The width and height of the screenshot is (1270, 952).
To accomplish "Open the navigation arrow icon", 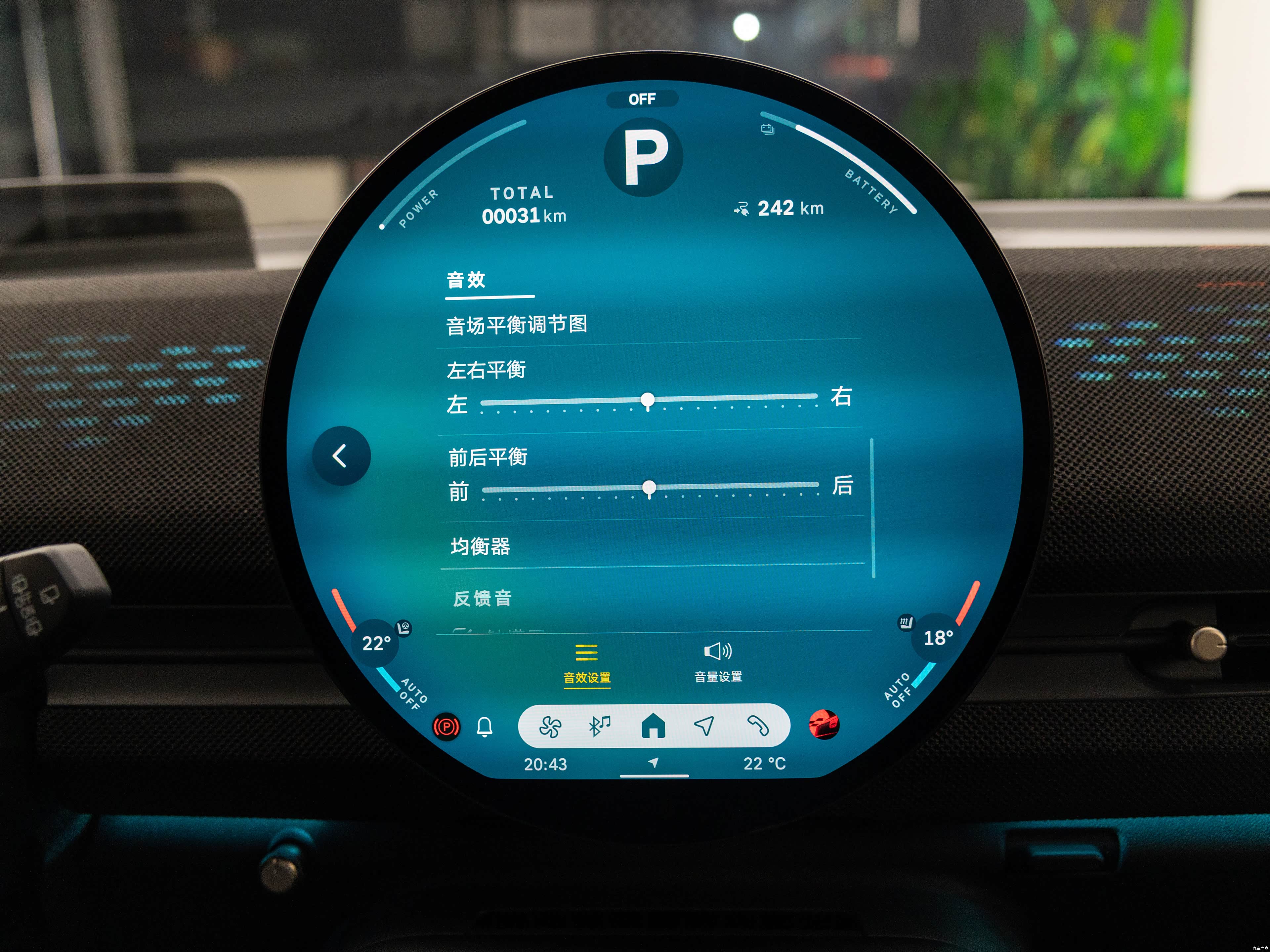I will coord(704,726).
